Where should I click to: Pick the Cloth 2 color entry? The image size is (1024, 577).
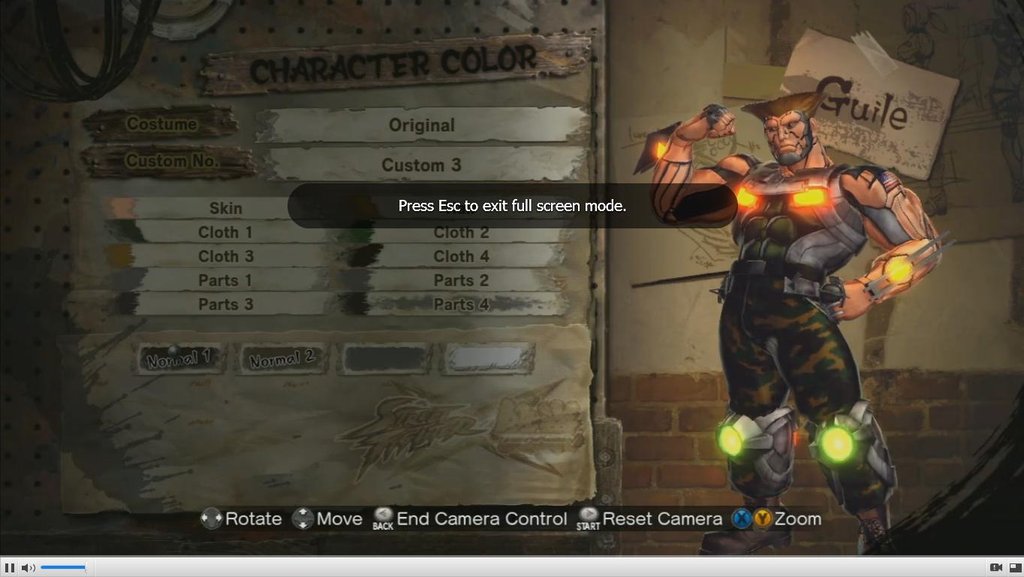(x=461, y=232)
